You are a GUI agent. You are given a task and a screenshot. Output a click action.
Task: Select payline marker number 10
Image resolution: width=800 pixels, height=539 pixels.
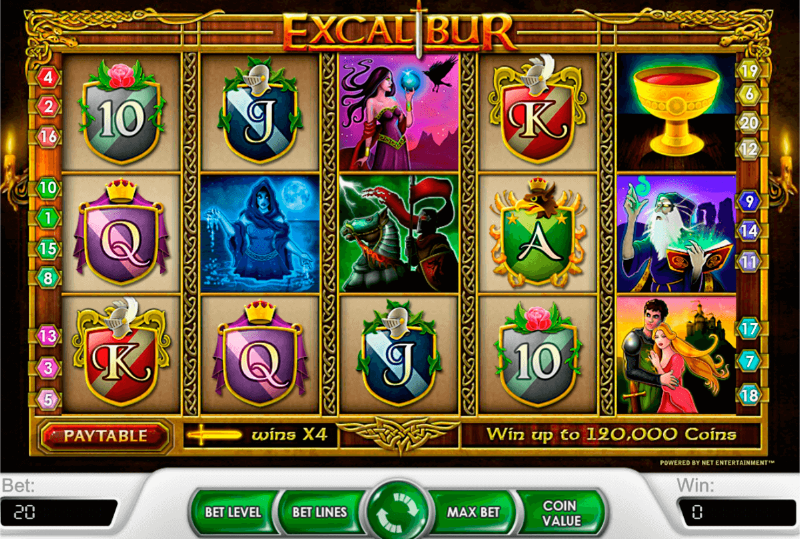point(49,187)
